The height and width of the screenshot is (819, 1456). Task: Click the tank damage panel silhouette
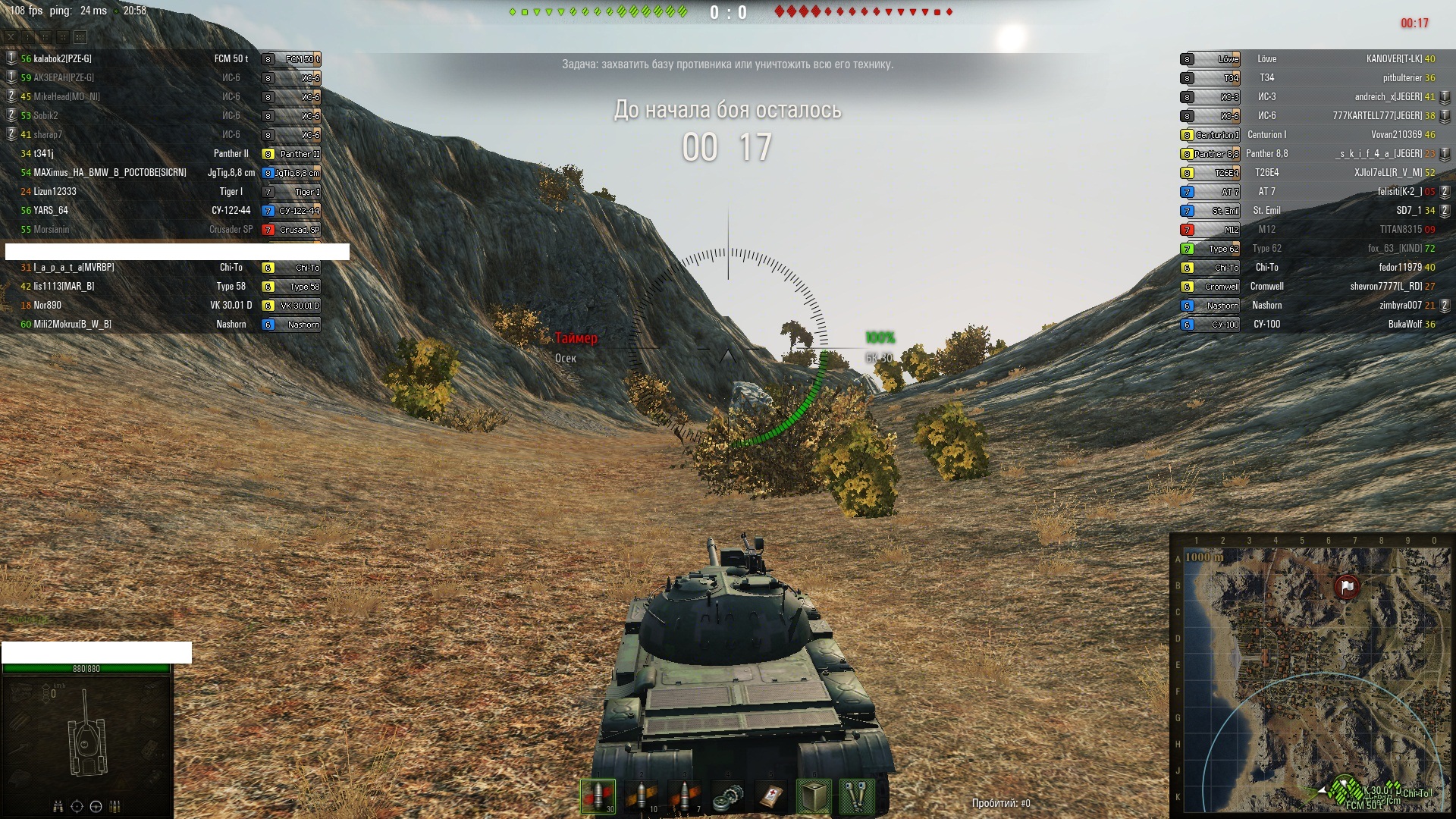[x=87, y=732]
